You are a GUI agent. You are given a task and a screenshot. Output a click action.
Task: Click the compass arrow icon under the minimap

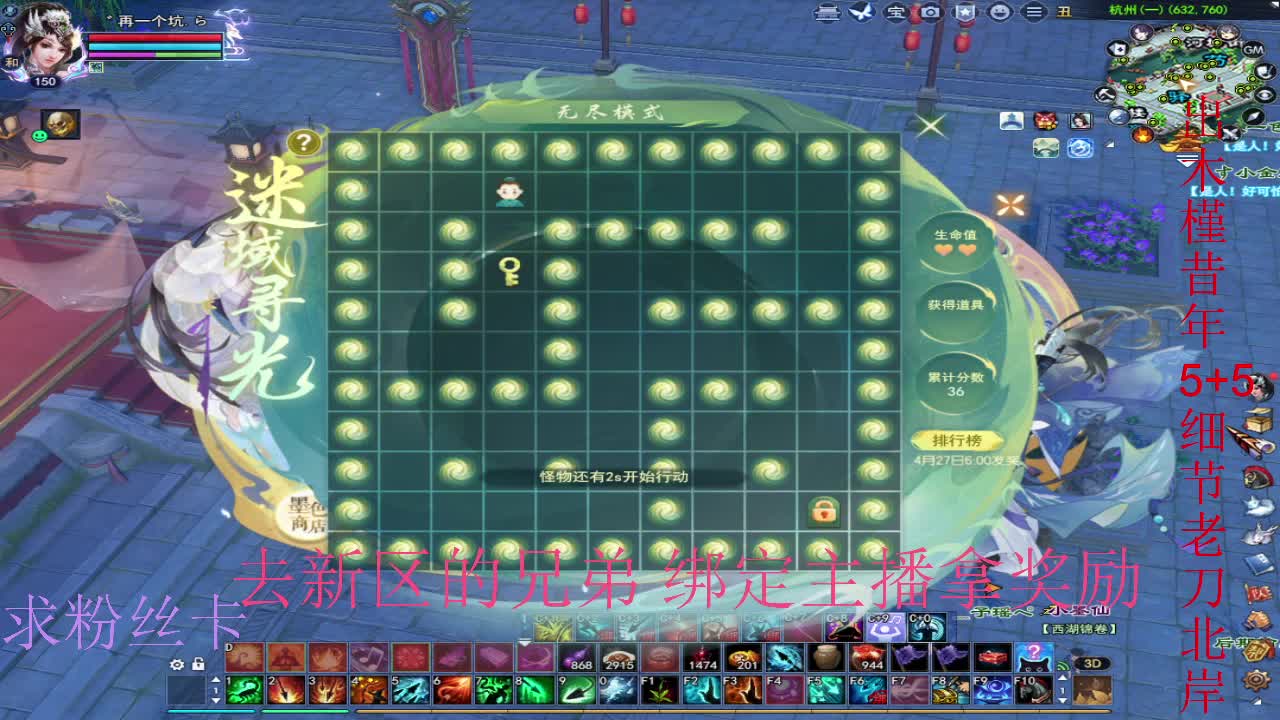click(x=1254, y=115)
